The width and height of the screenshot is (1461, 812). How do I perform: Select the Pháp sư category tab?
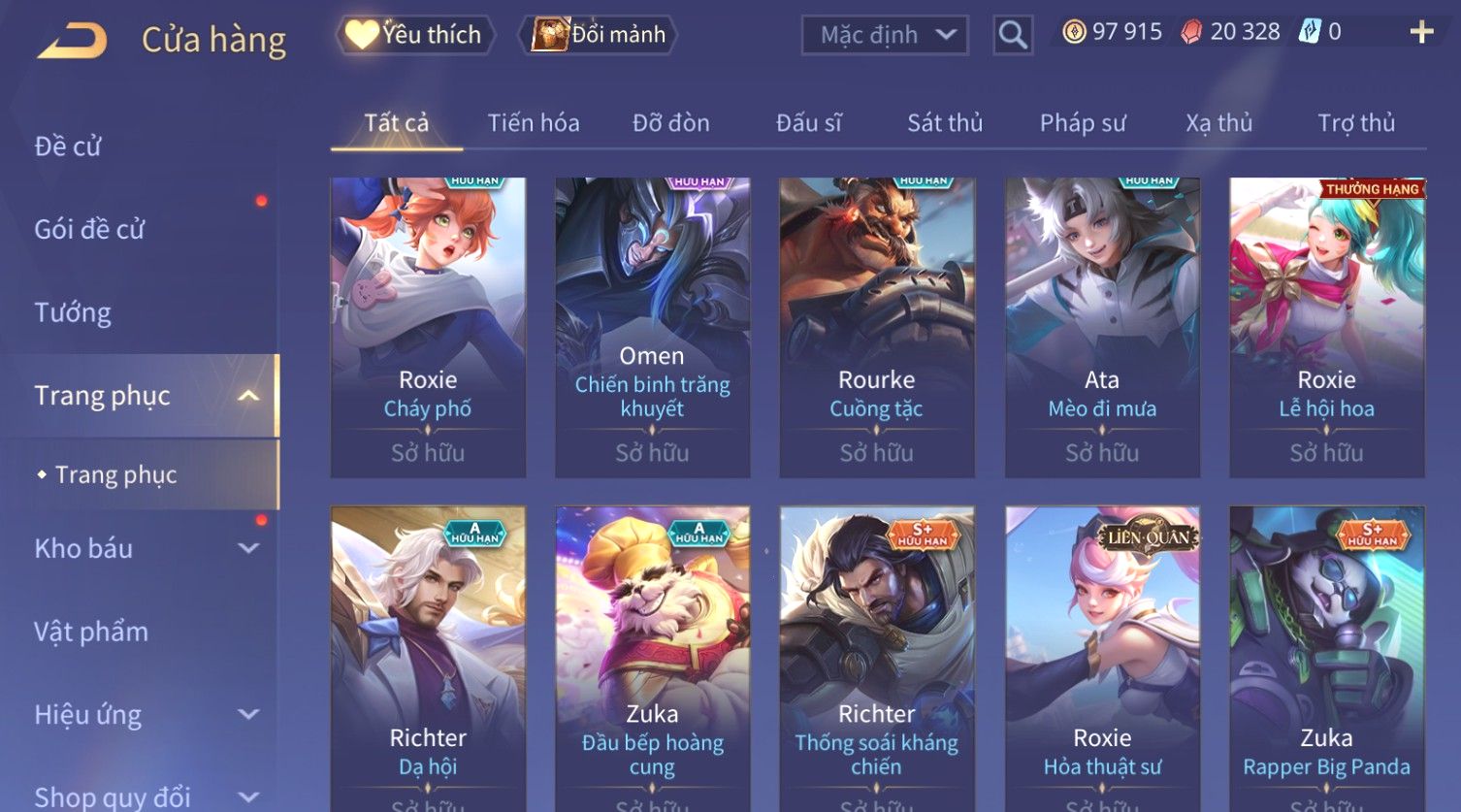point(1082,123)
